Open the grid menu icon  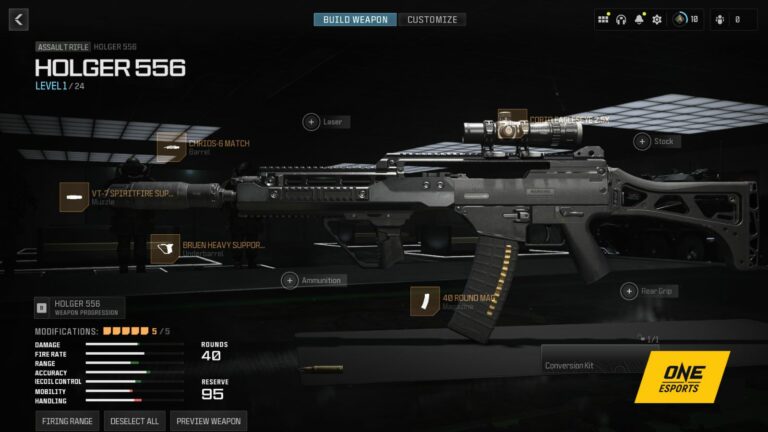tap(603, 19)
